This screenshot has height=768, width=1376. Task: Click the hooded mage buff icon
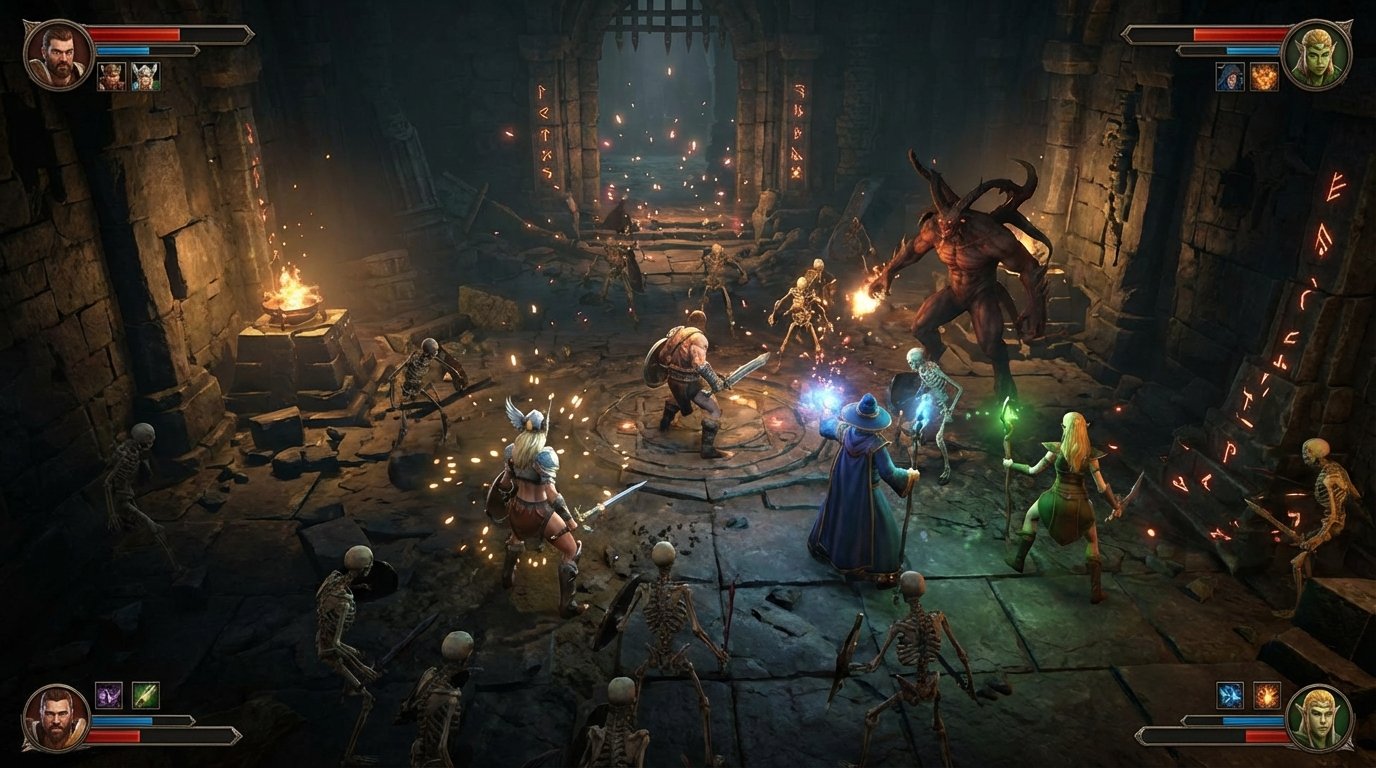point(1230,76)
